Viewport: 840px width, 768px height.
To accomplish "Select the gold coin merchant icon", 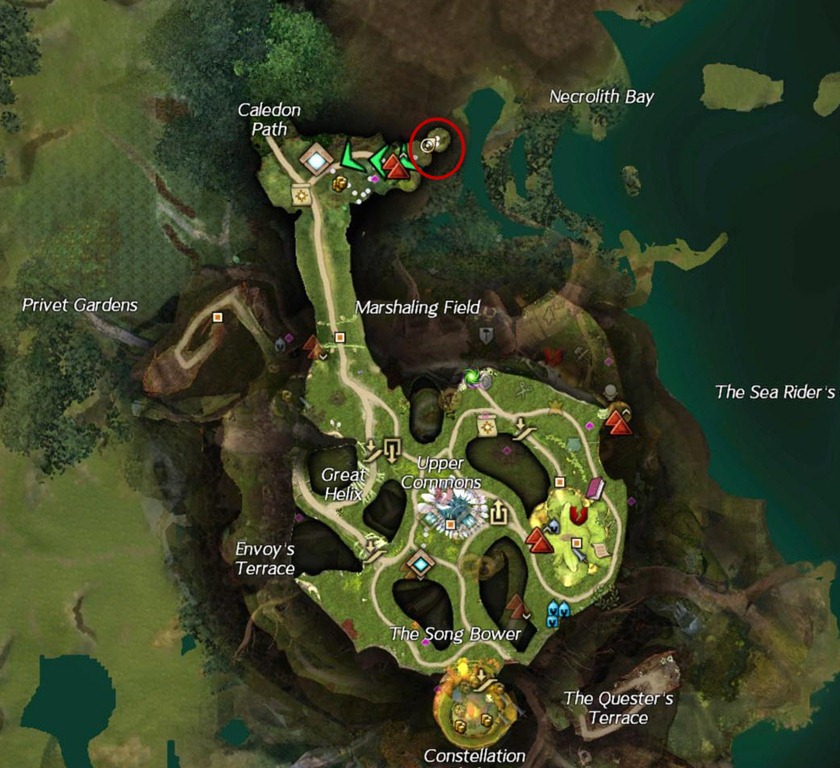I will click(339, 183).
